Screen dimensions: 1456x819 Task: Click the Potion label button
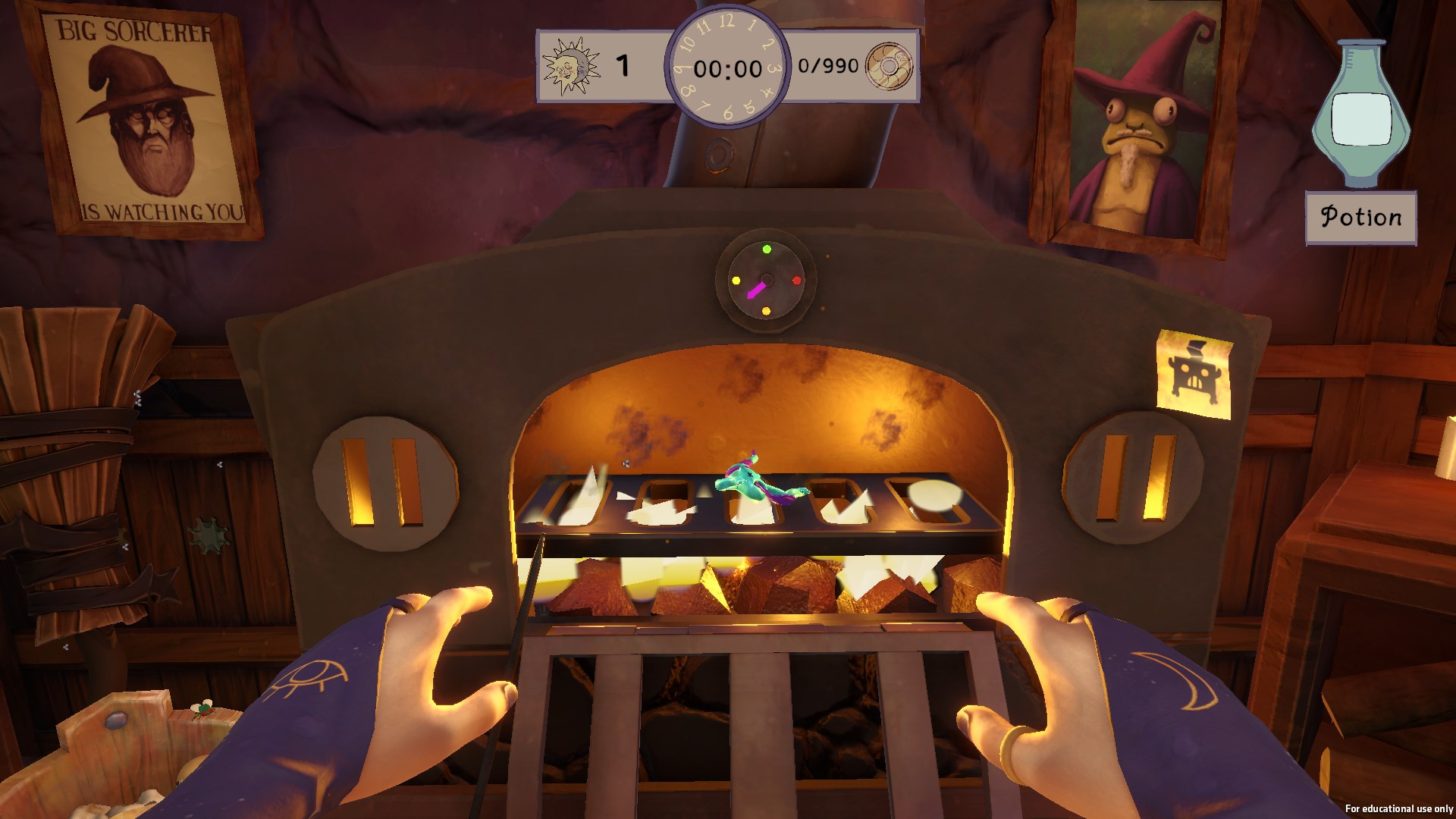[x=1360, y=218]
